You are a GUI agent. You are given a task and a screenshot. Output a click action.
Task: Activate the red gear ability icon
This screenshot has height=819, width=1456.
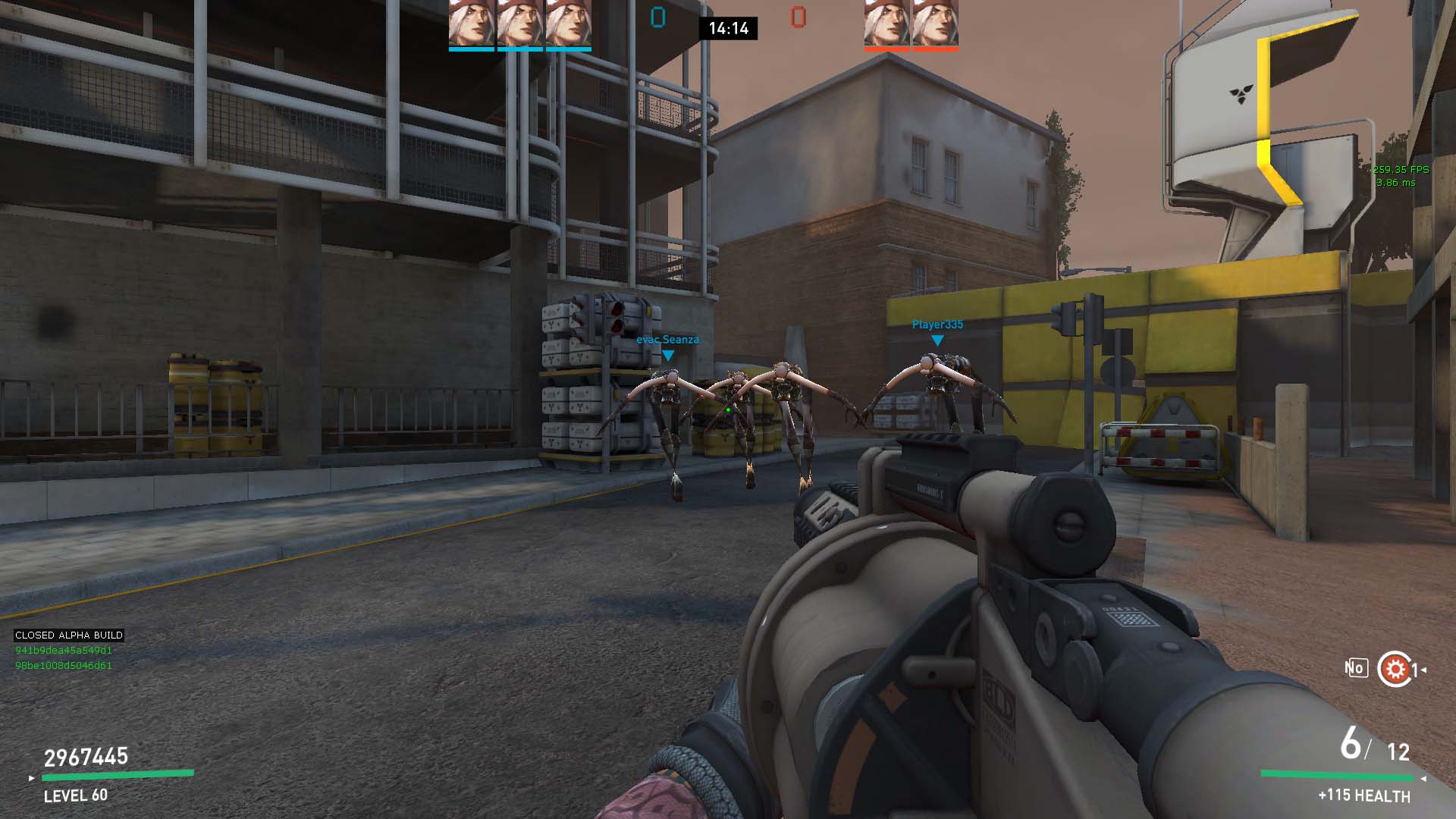(1394, 669)
